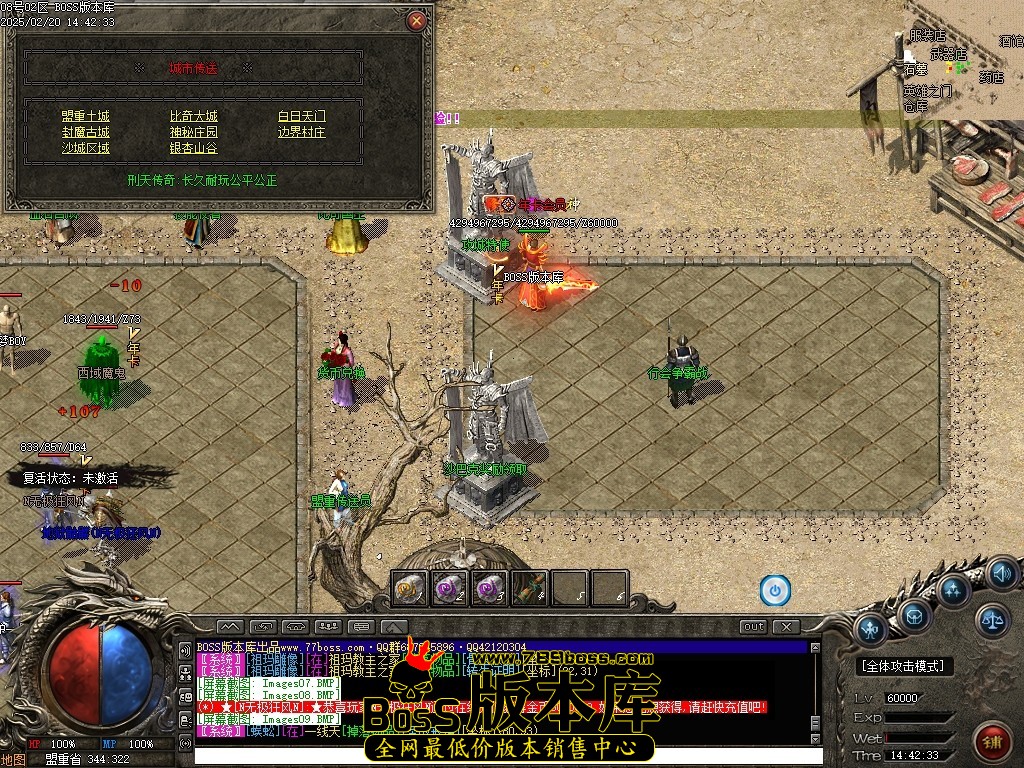The width and height of the screenshot is (1024, 768).
Task: Open the trade scales button
Action: tap(992, 620)
